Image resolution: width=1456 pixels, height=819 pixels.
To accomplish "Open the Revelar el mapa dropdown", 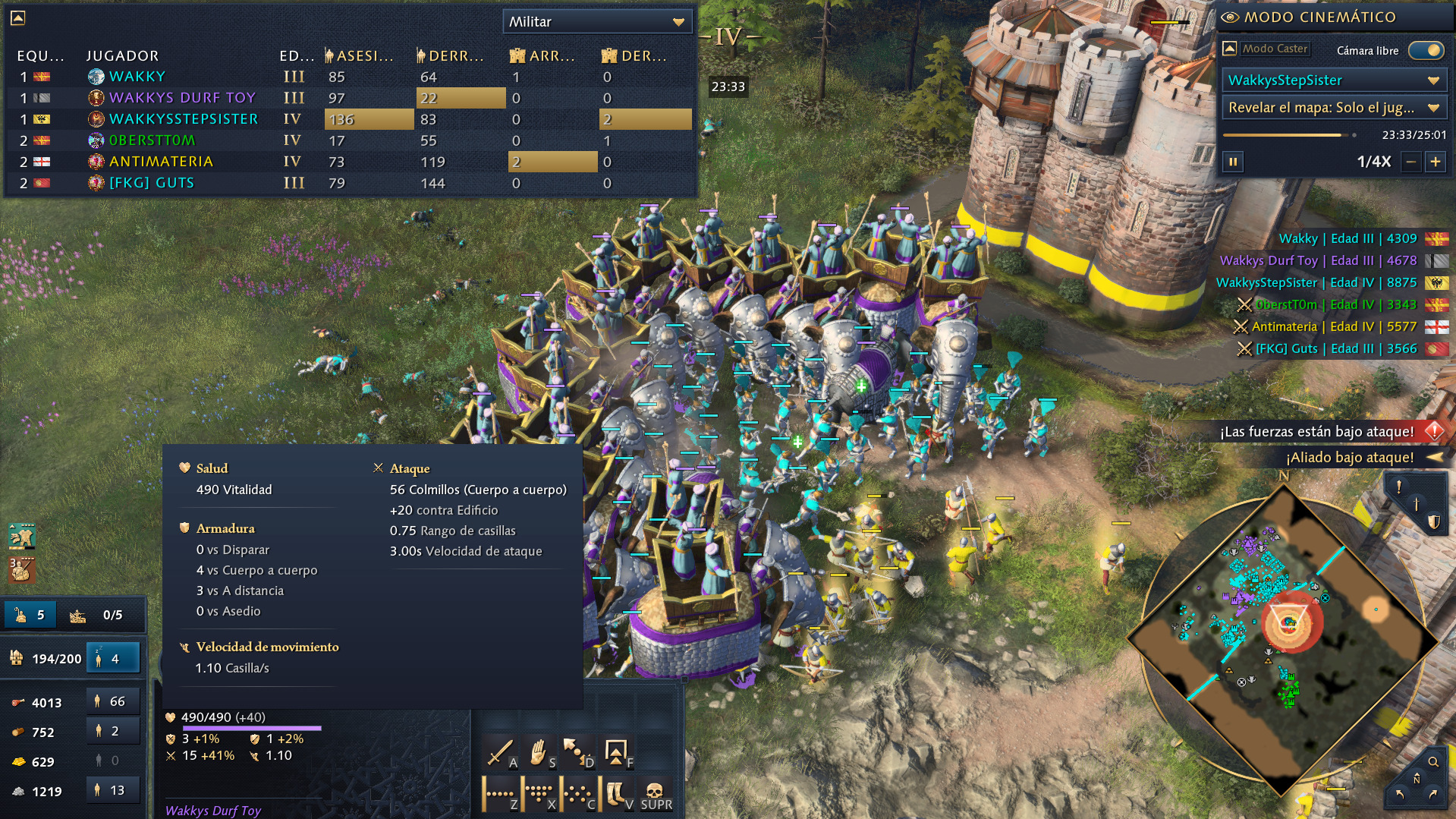I will tap(1333, 108).
